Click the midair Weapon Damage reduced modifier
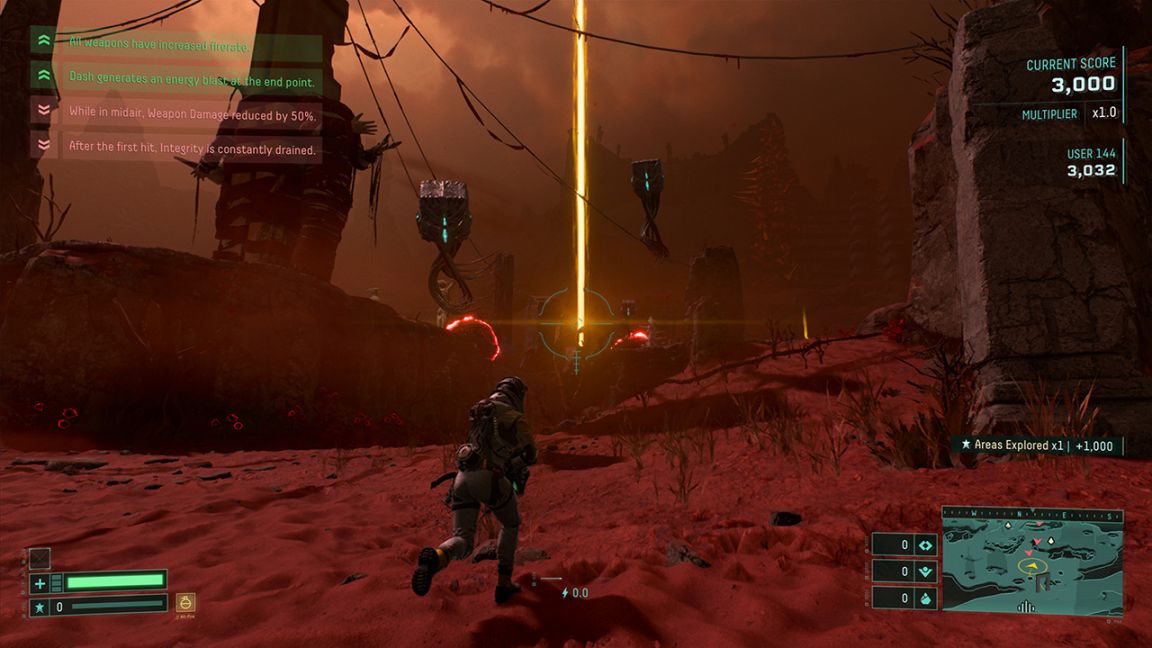 click(x=192, y=113)
